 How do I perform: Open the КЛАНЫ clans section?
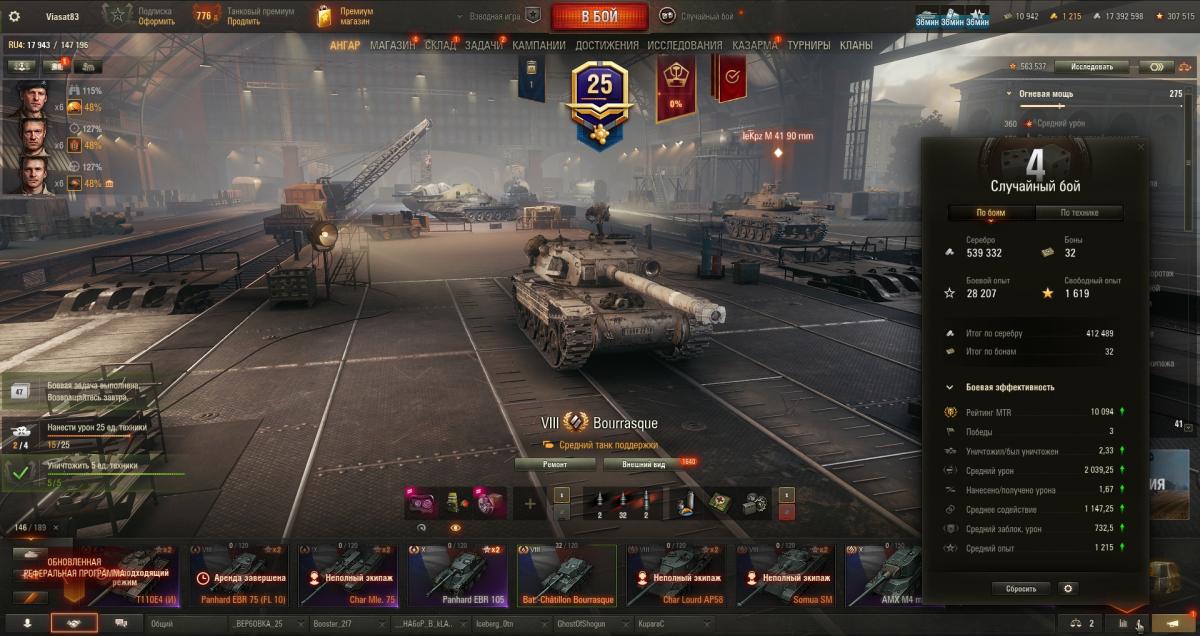click(856, 45)
